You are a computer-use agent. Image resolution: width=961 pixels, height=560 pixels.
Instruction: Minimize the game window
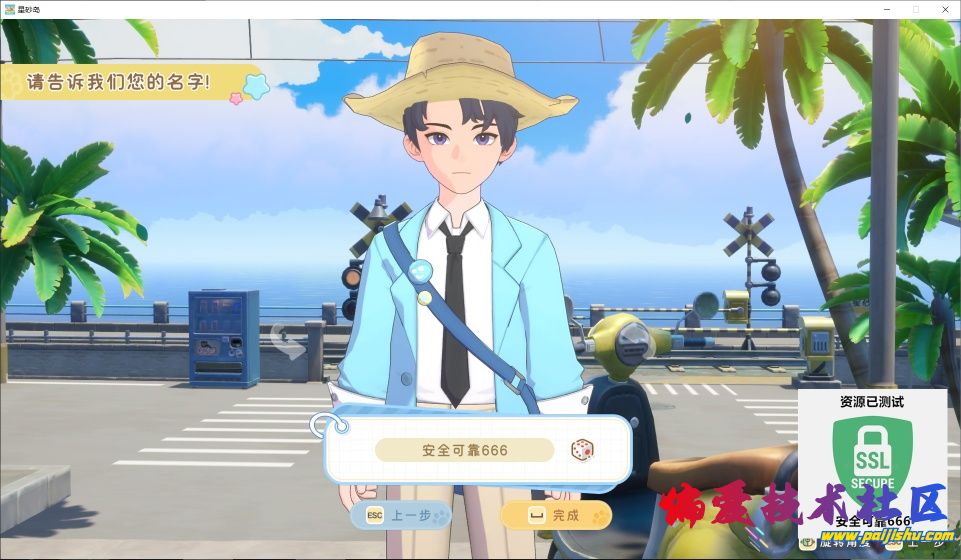pyautogui.click(x=887, y=9)
